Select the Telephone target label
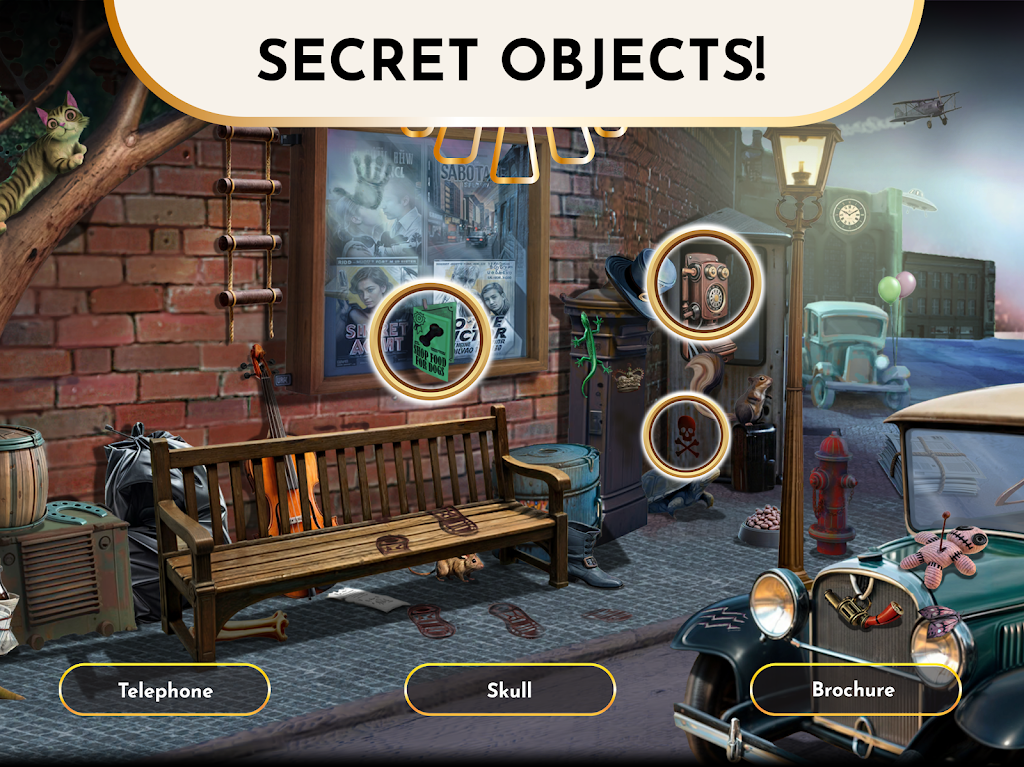Viewport: 1024px width, 767px height. [165, 690]
